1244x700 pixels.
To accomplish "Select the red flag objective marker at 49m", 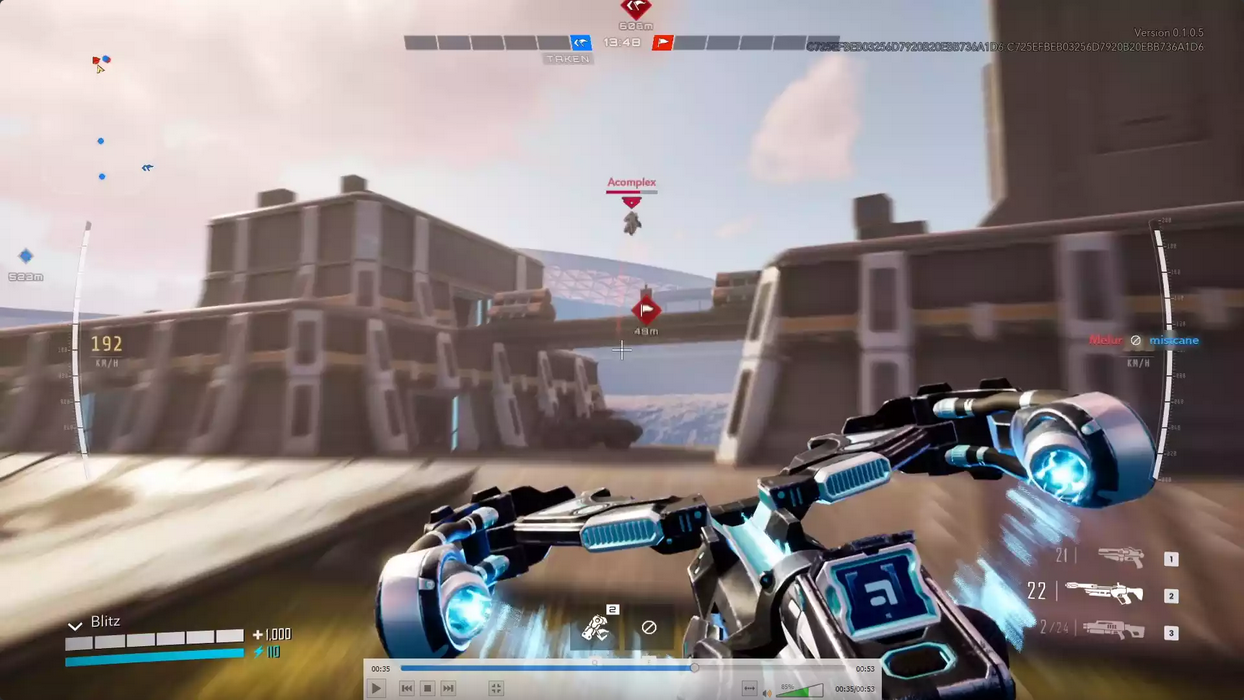I will tap(646, 310).
